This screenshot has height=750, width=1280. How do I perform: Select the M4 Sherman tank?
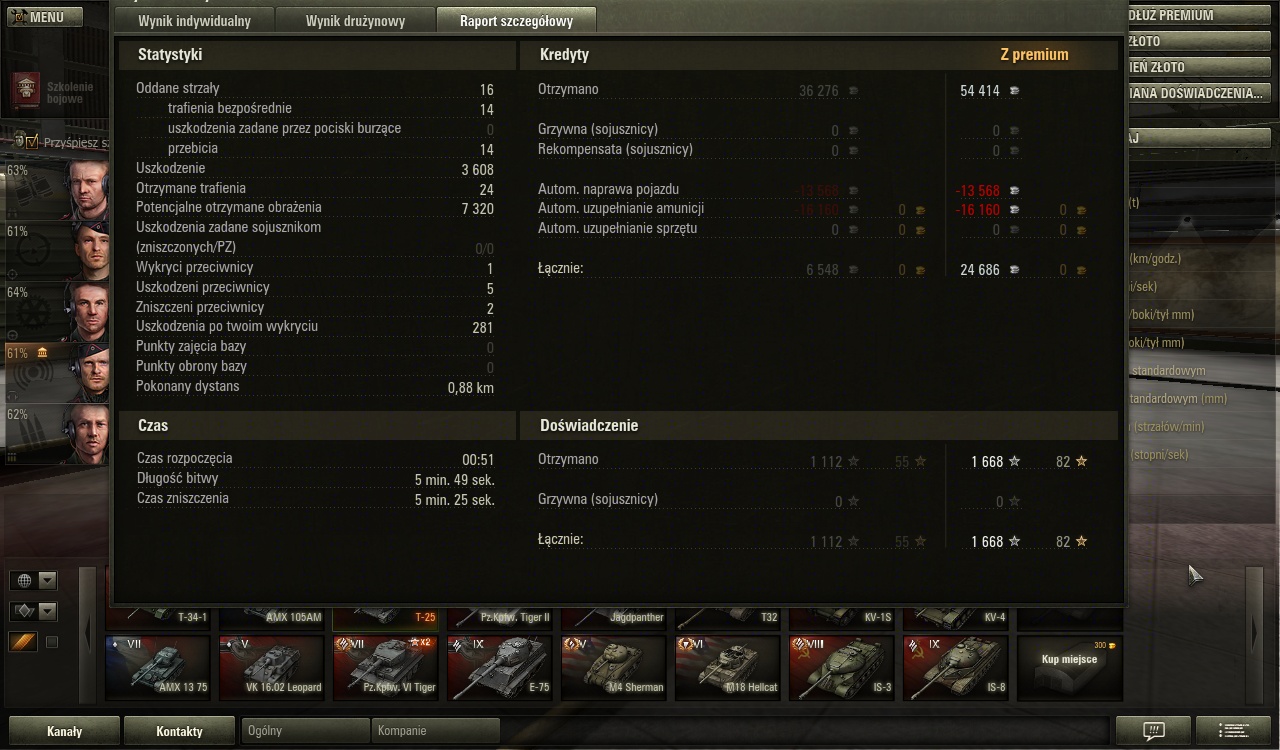click(x=614, y=667)
